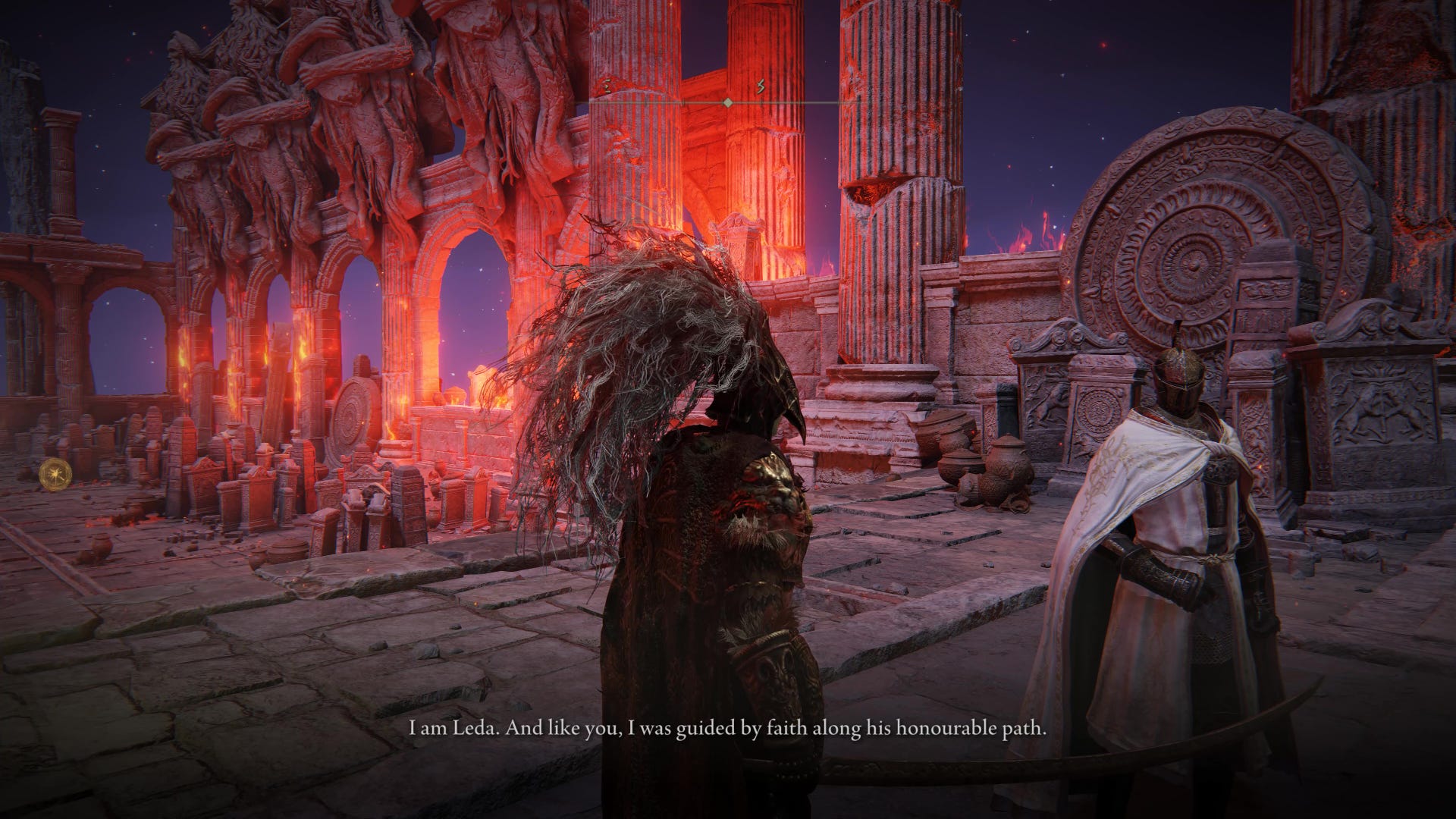Click the golden status effect icon
This screenshot has height=819, width=1456.
point(54,472)
